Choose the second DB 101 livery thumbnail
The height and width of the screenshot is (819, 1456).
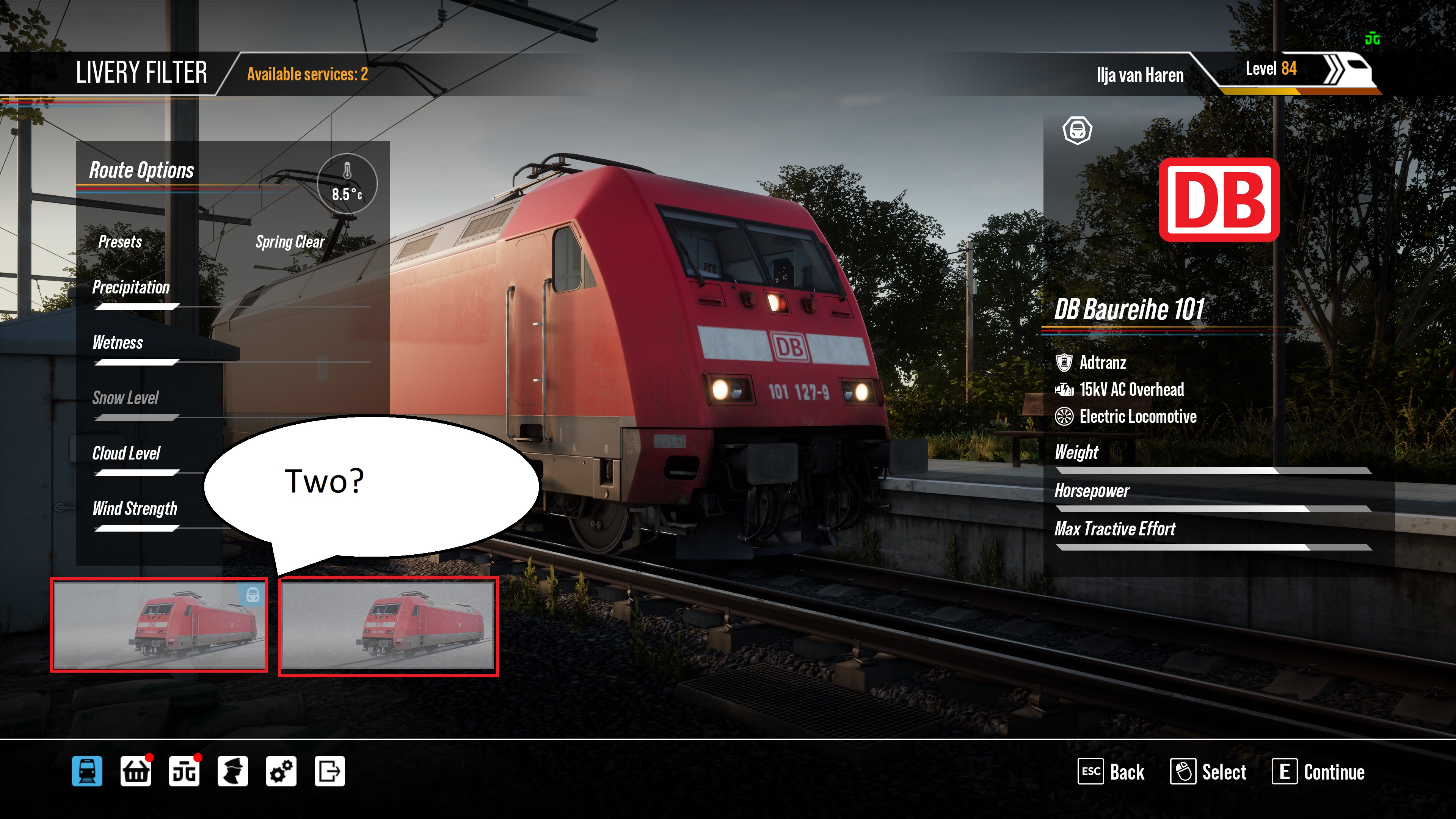click(x=388, y=626)
